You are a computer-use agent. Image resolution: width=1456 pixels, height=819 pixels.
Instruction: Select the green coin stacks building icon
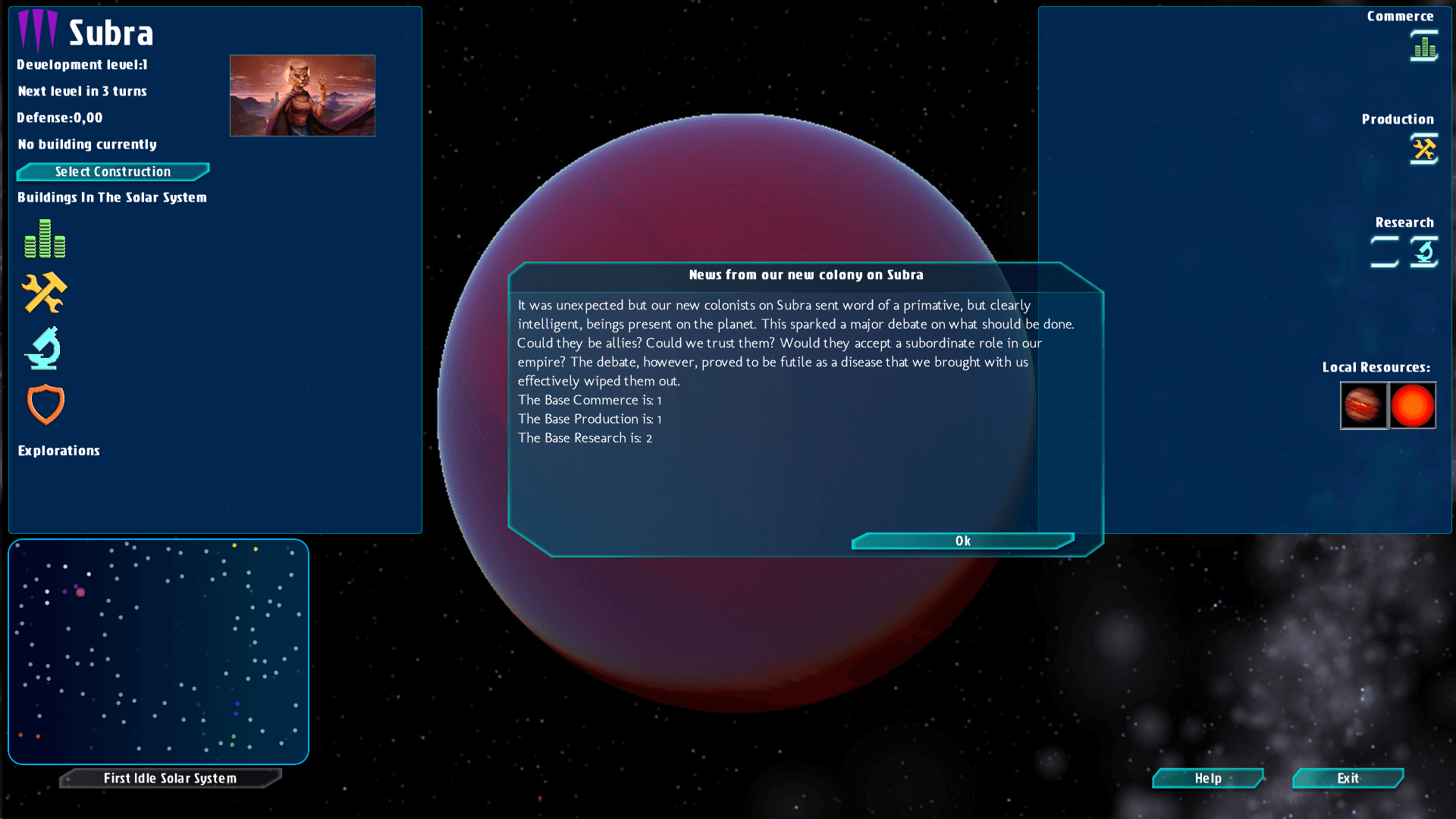[45, 239]
